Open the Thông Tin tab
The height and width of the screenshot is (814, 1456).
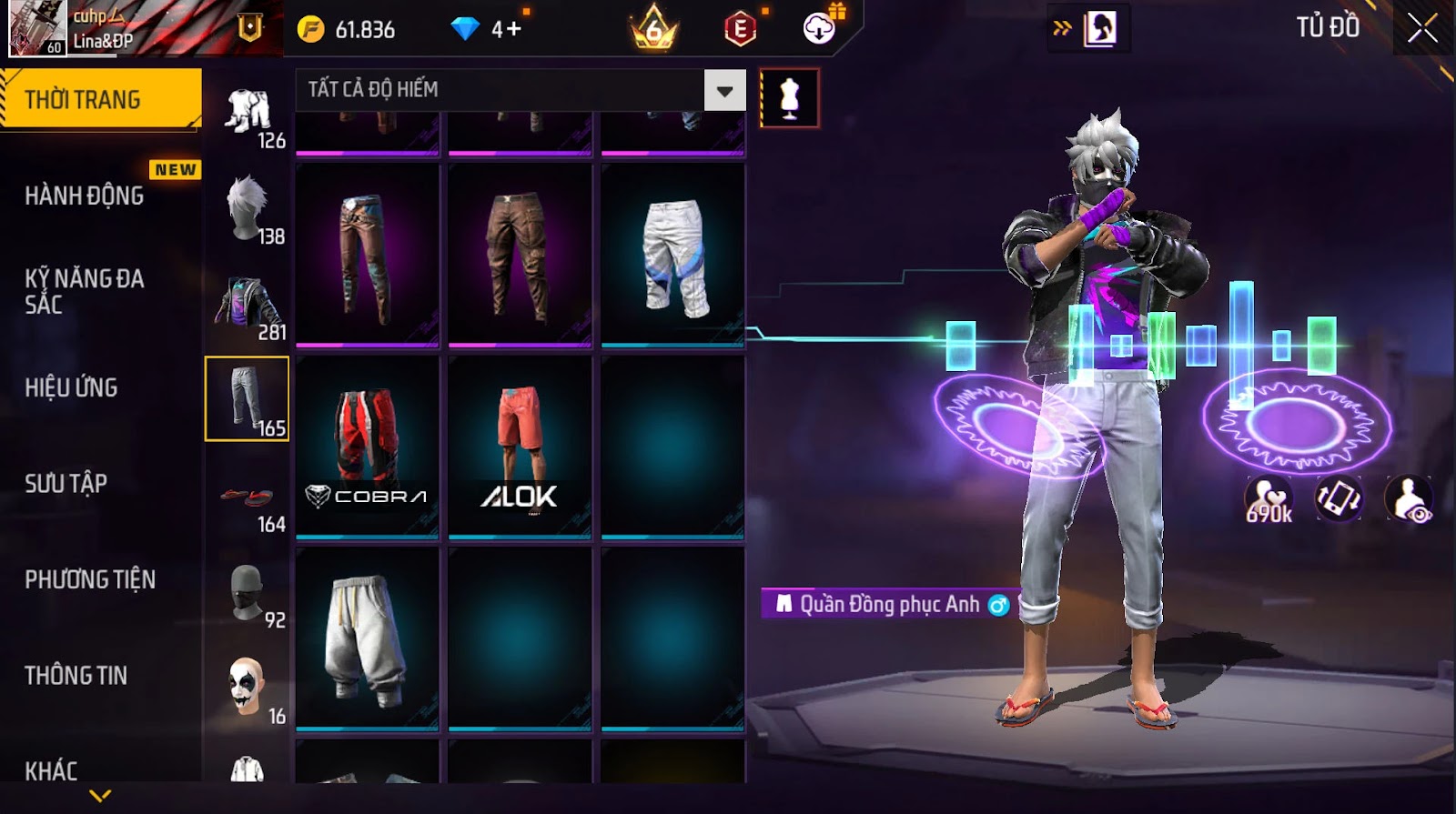click(x=76, y=675)
